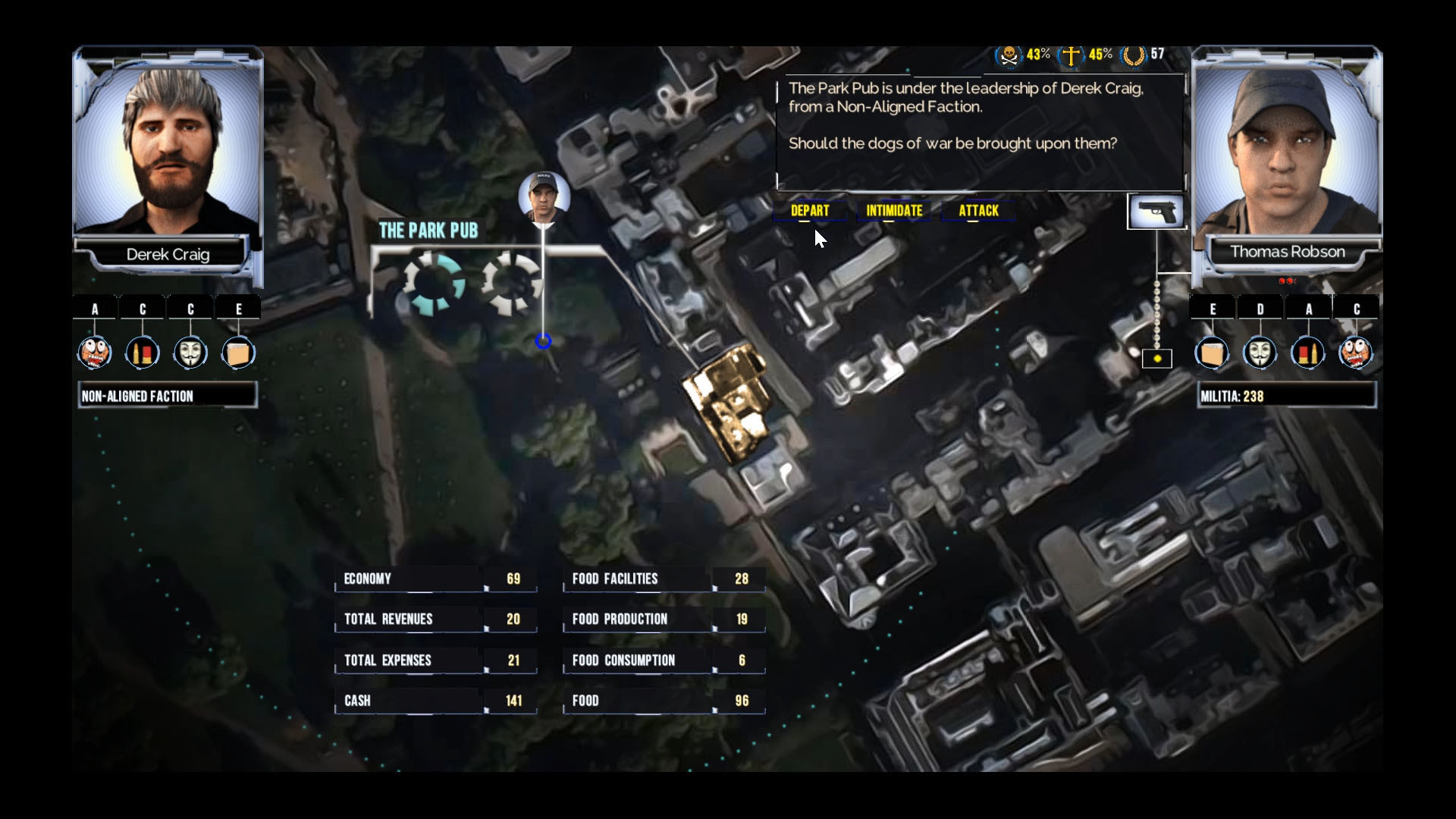
Task: Expand the E attribute tab under Thomas Robson
Action: 1213,309
